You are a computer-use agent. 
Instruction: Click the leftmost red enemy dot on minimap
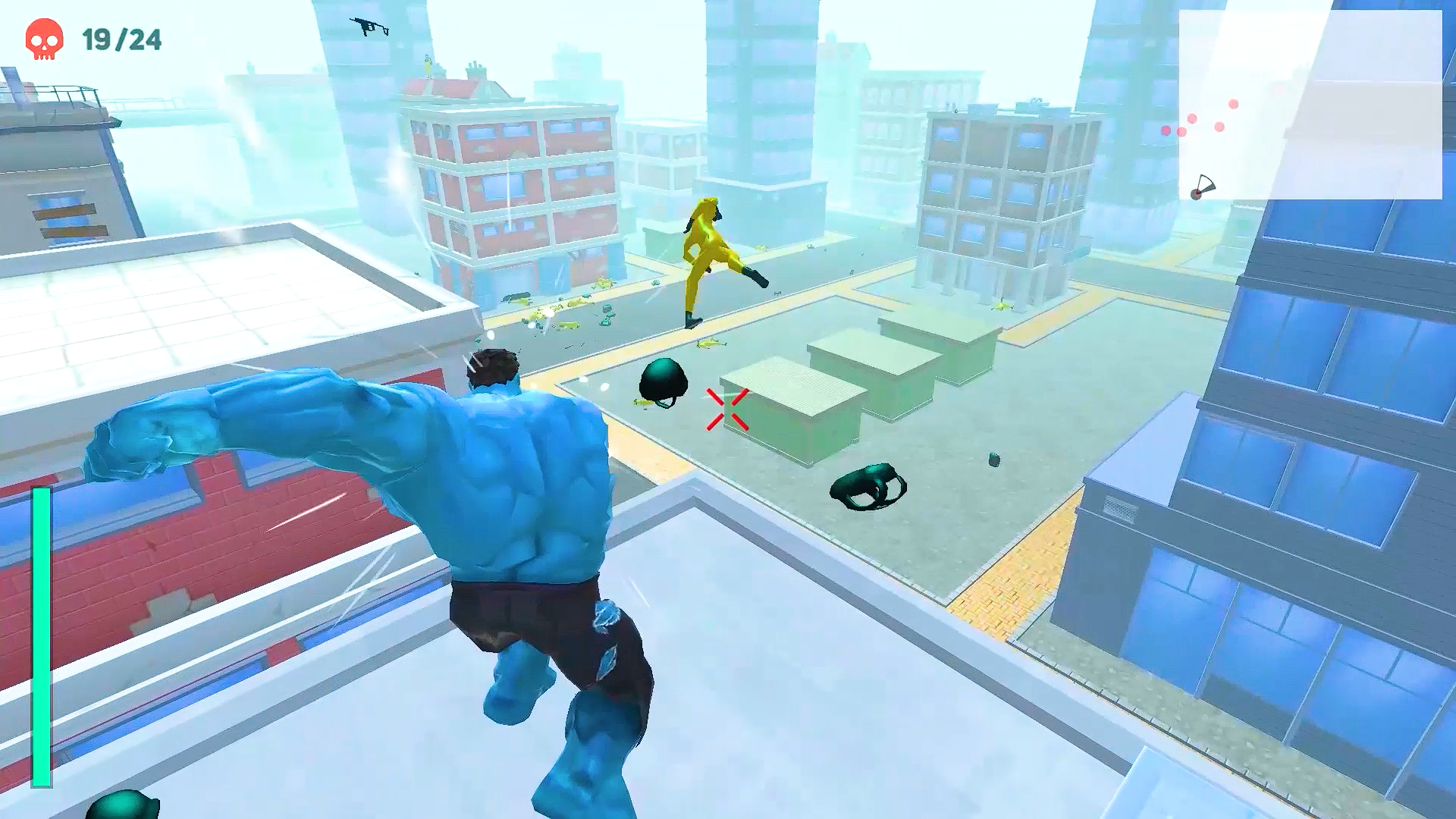pos(1166,130)
